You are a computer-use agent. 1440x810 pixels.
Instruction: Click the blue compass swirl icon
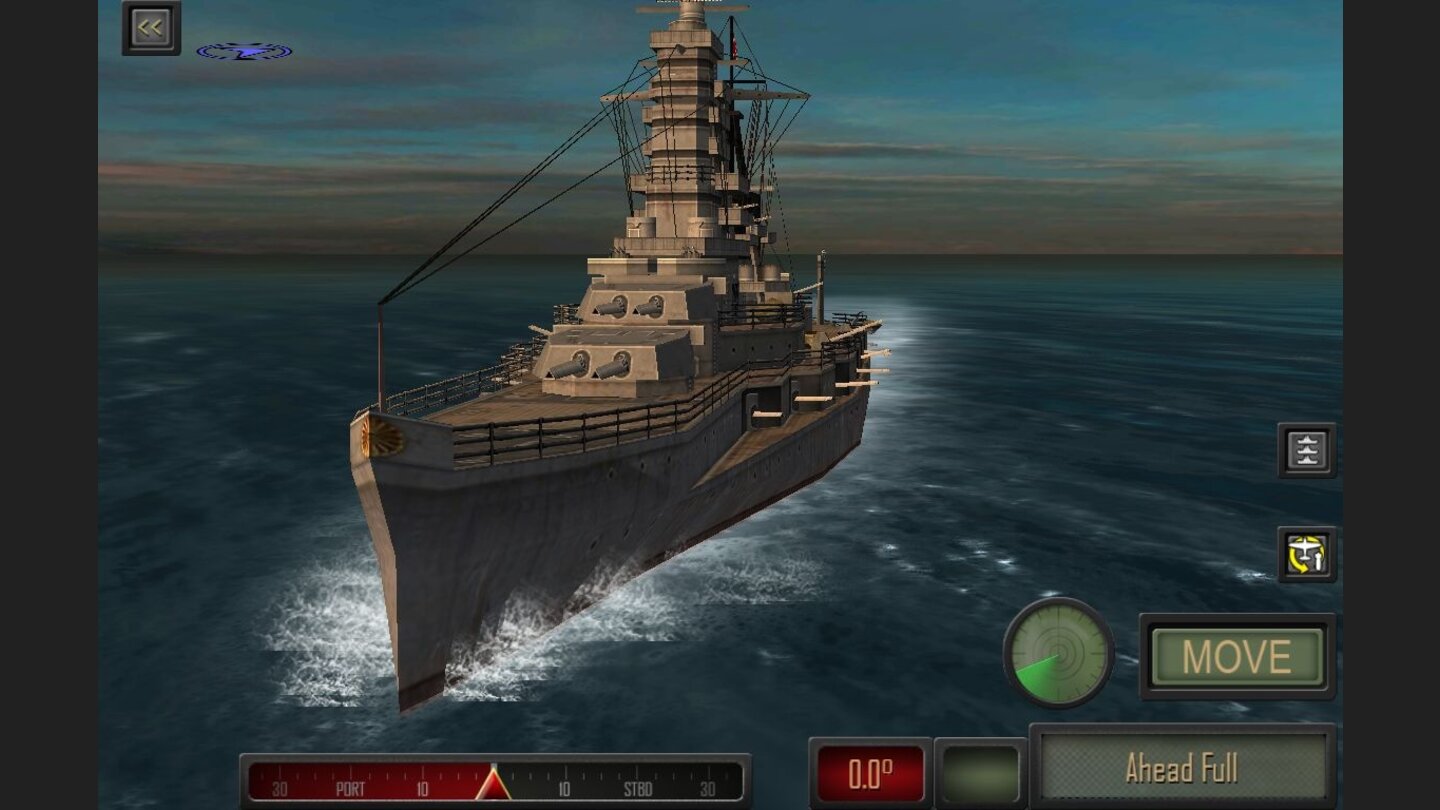click(245, 50)
